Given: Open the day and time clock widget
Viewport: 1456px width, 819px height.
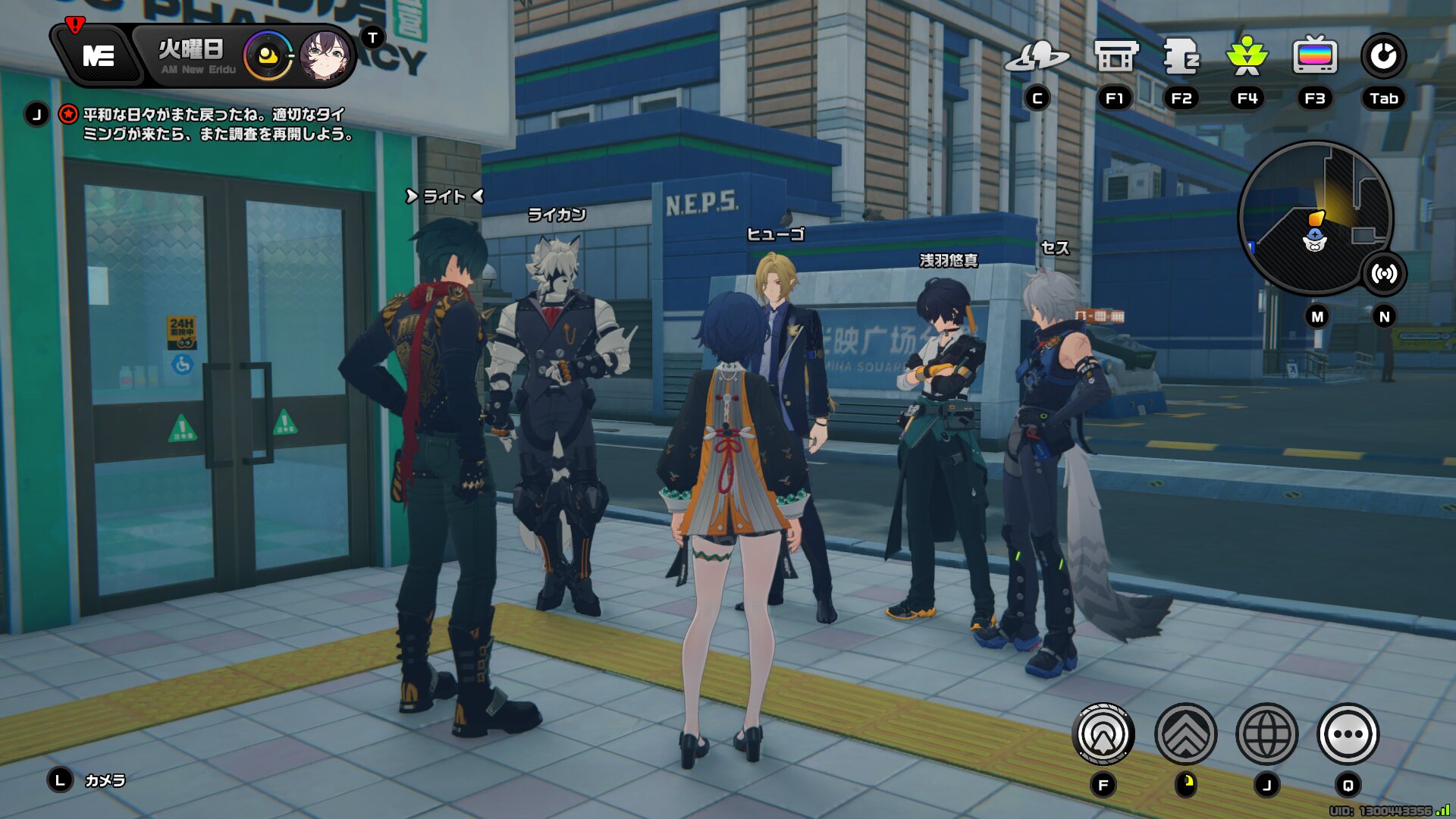Looking at the screenshot, I should [x=267, y=56].
